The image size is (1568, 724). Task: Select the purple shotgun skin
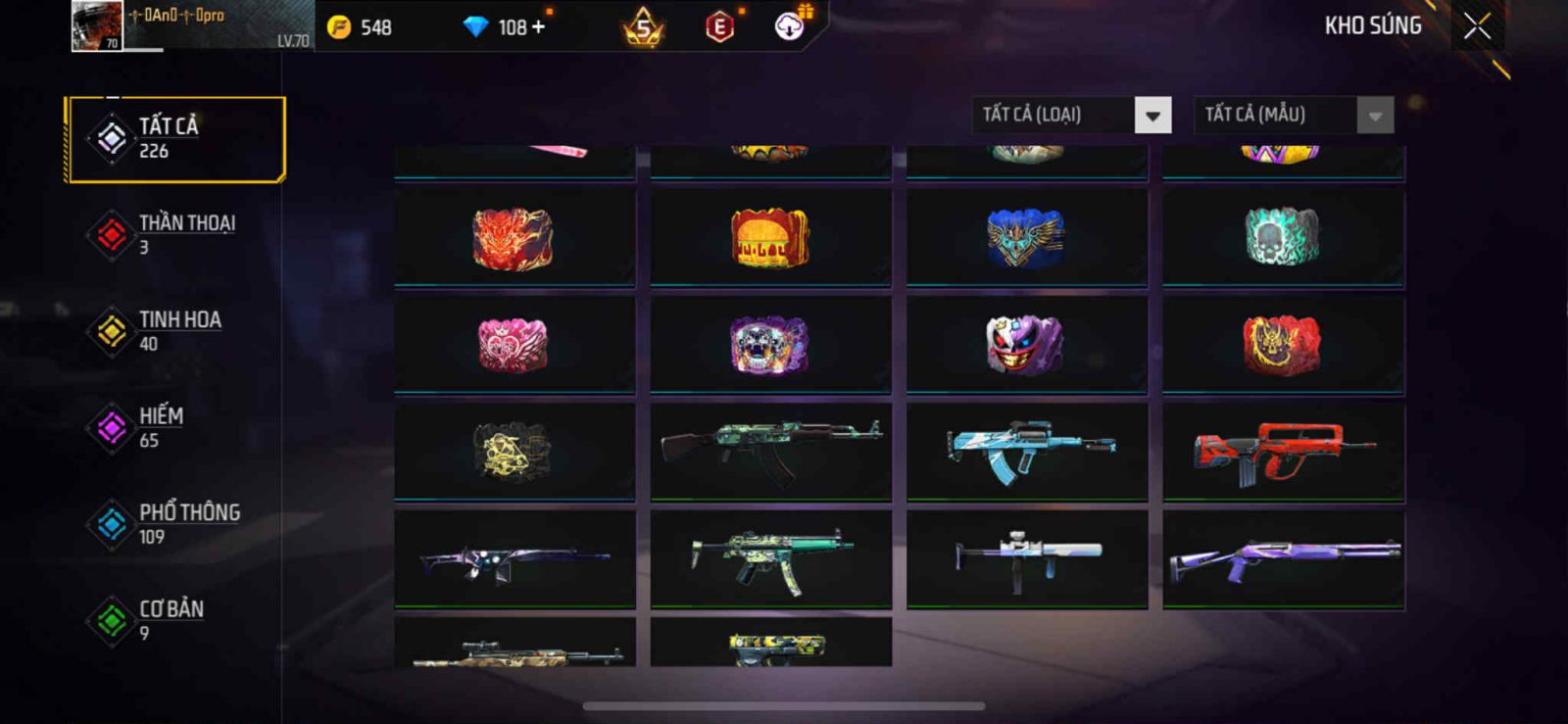click(x=1283, y=558)
